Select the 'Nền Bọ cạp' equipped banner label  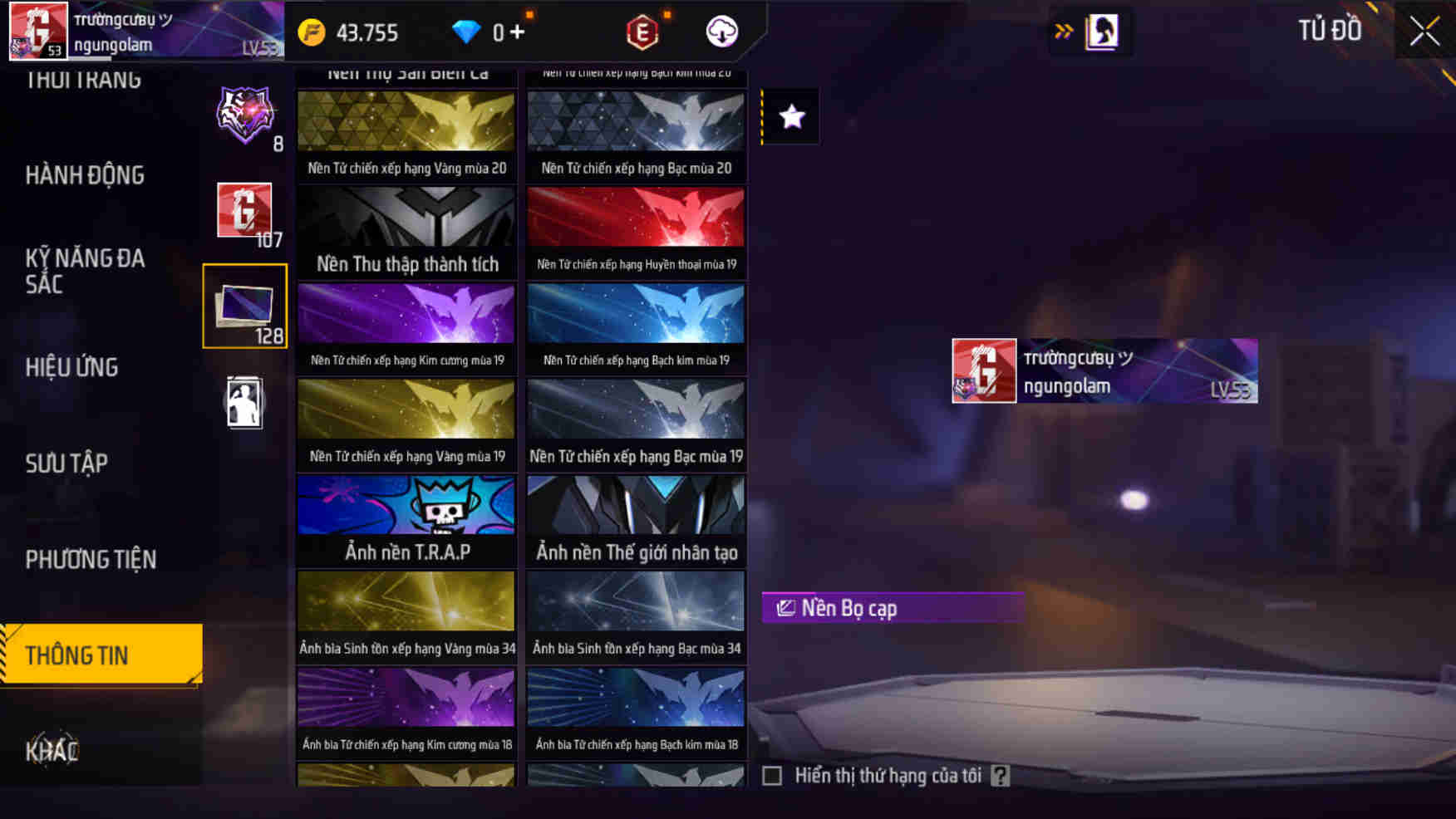pyautogui.click(x=891, y=607)
